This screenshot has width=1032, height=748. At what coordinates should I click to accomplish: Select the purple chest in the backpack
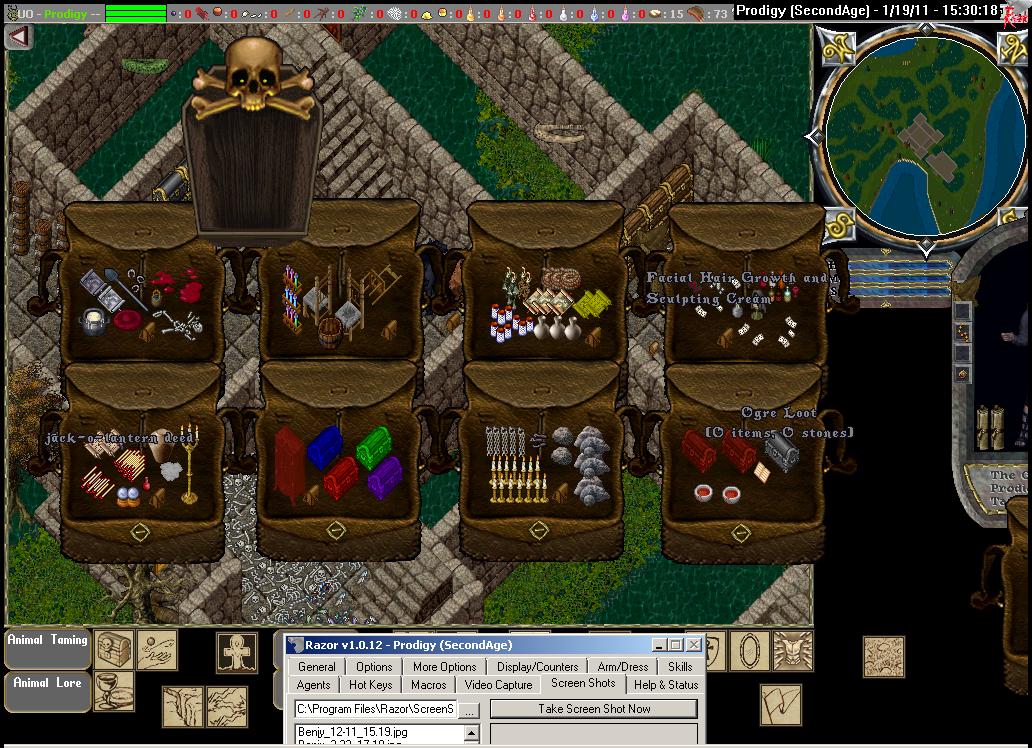click(384, 477)
